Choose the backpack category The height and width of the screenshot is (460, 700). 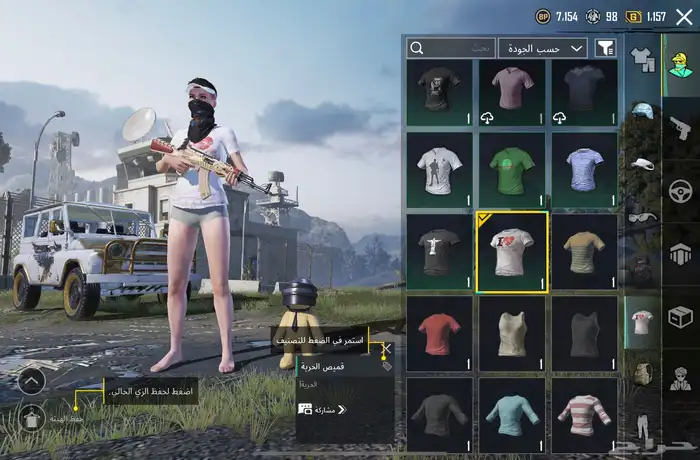coord(642,374)
